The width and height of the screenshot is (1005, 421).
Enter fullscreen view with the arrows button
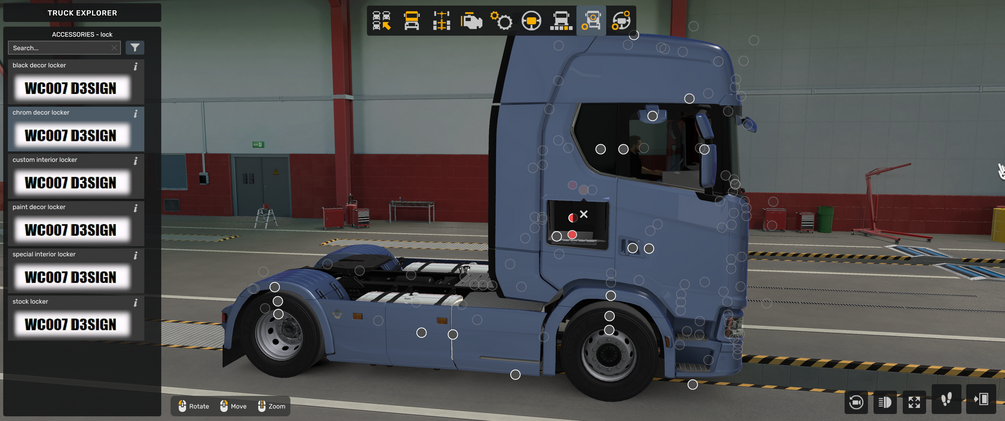pyautogui.click(x=914, y=402)
